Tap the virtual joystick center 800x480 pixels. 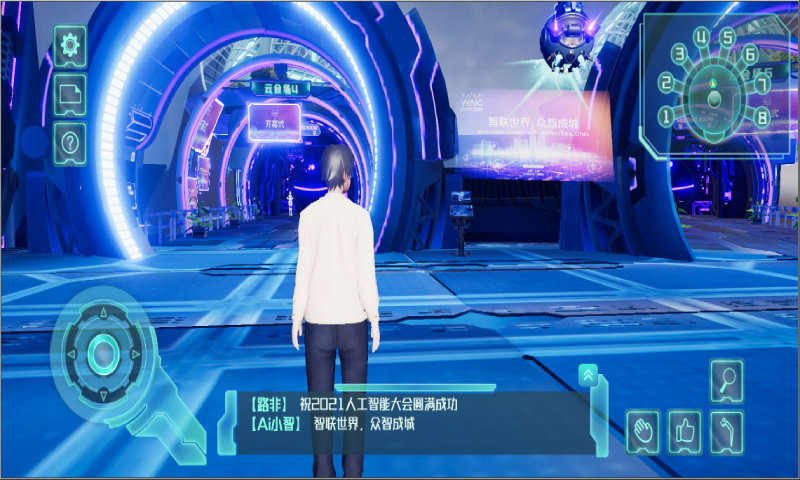[x=103, y=351]
